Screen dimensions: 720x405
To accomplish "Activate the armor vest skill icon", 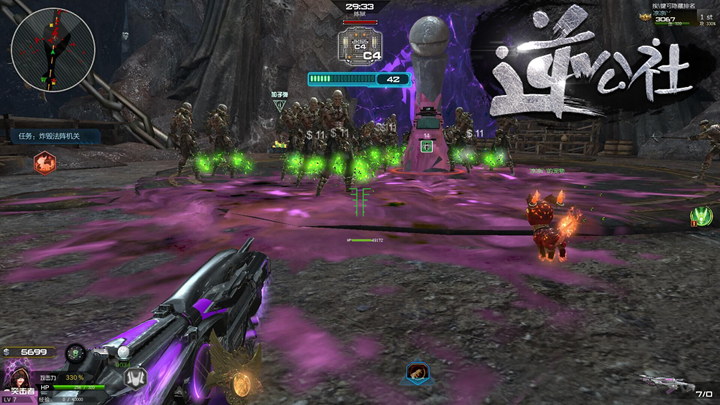I will click(138, 376).
